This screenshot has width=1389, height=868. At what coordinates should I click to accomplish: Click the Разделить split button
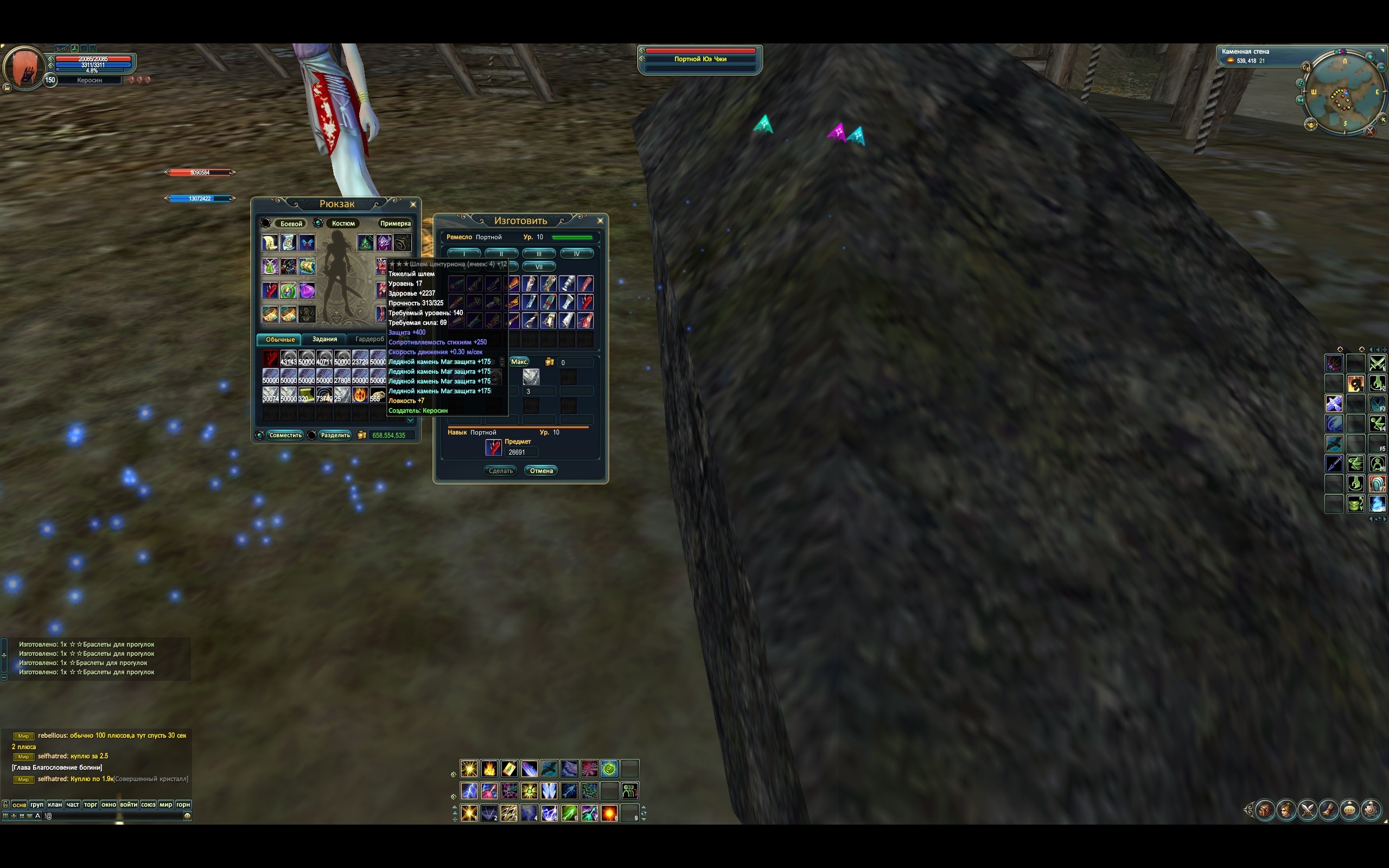pyautogui.click(x=335, y=435)
